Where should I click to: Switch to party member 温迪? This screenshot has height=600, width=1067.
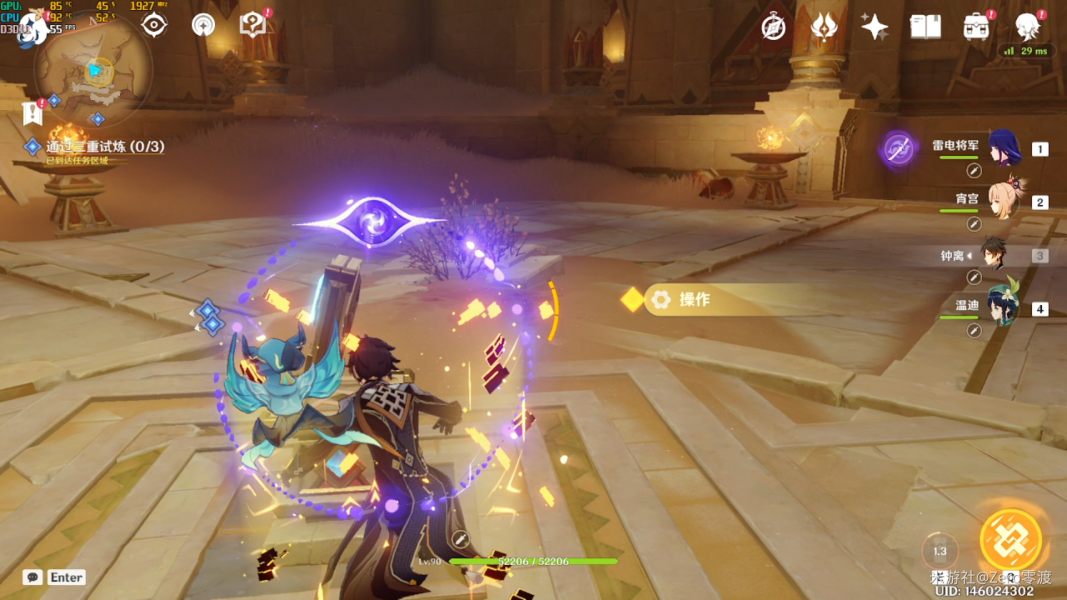[1003, 308]
